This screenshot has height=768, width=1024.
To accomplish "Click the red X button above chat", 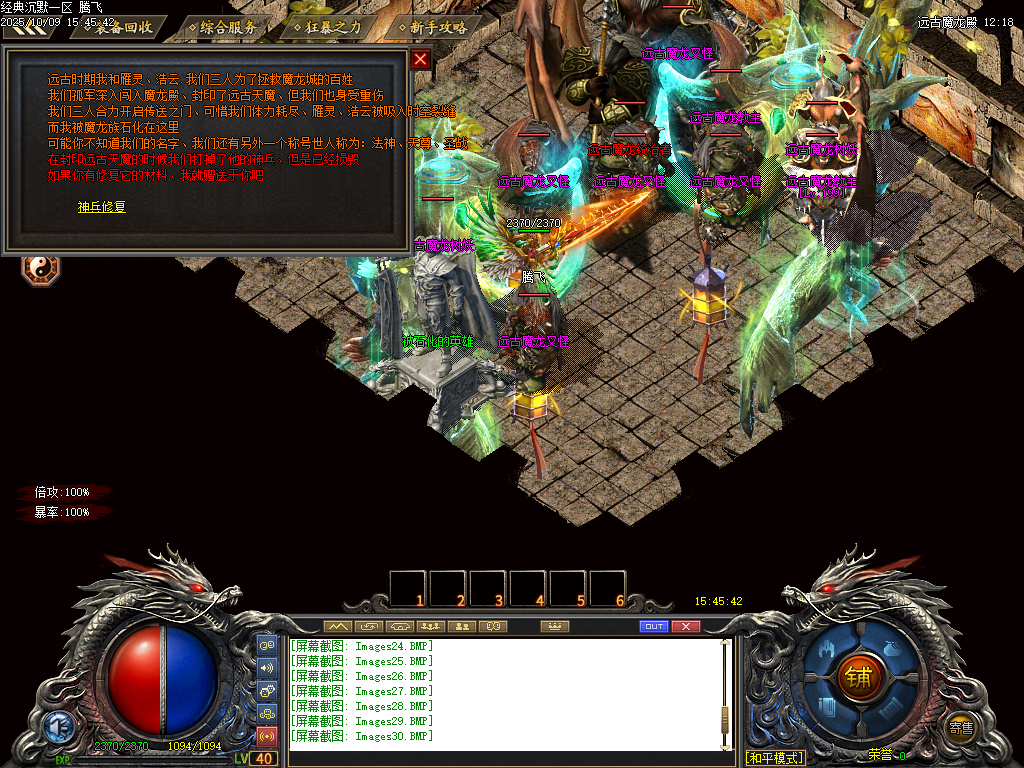I will (x=685, y=626).
